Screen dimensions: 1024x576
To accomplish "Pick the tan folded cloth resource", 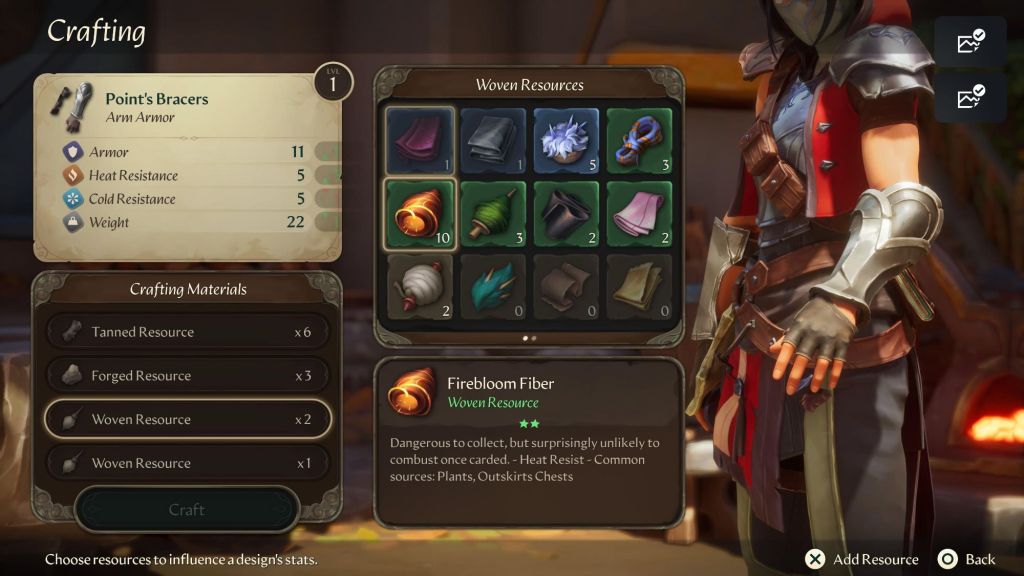I will coord(641,287).
